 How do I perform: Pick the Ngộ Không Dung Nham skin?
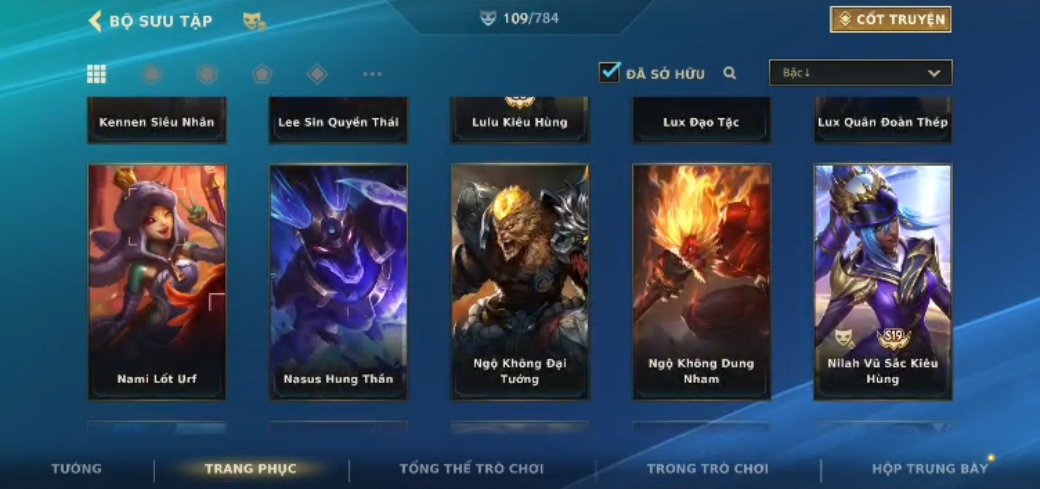(x=701, y=281)
